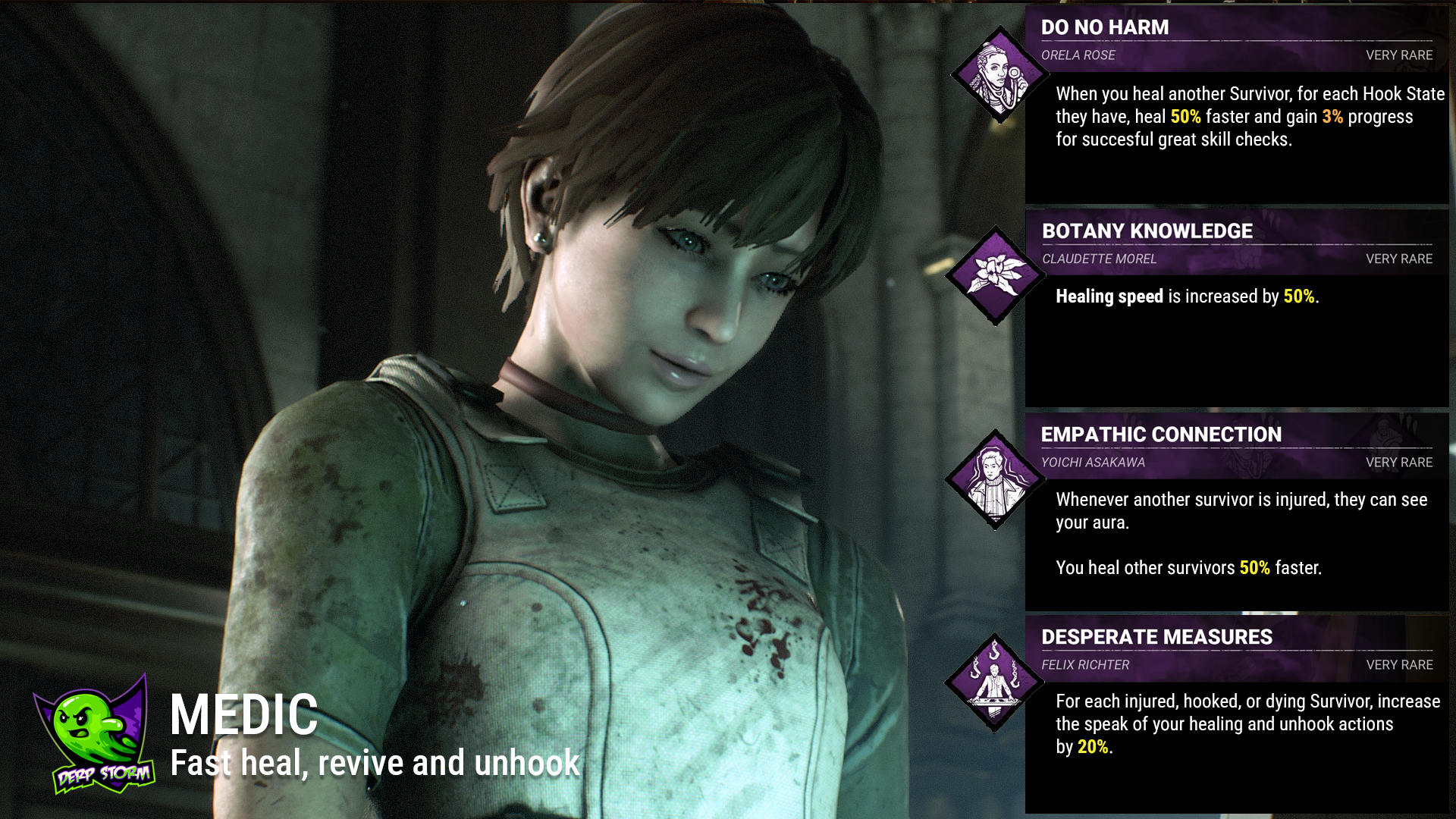Pick the Desperate Measures perk icon

coord(994,682)
